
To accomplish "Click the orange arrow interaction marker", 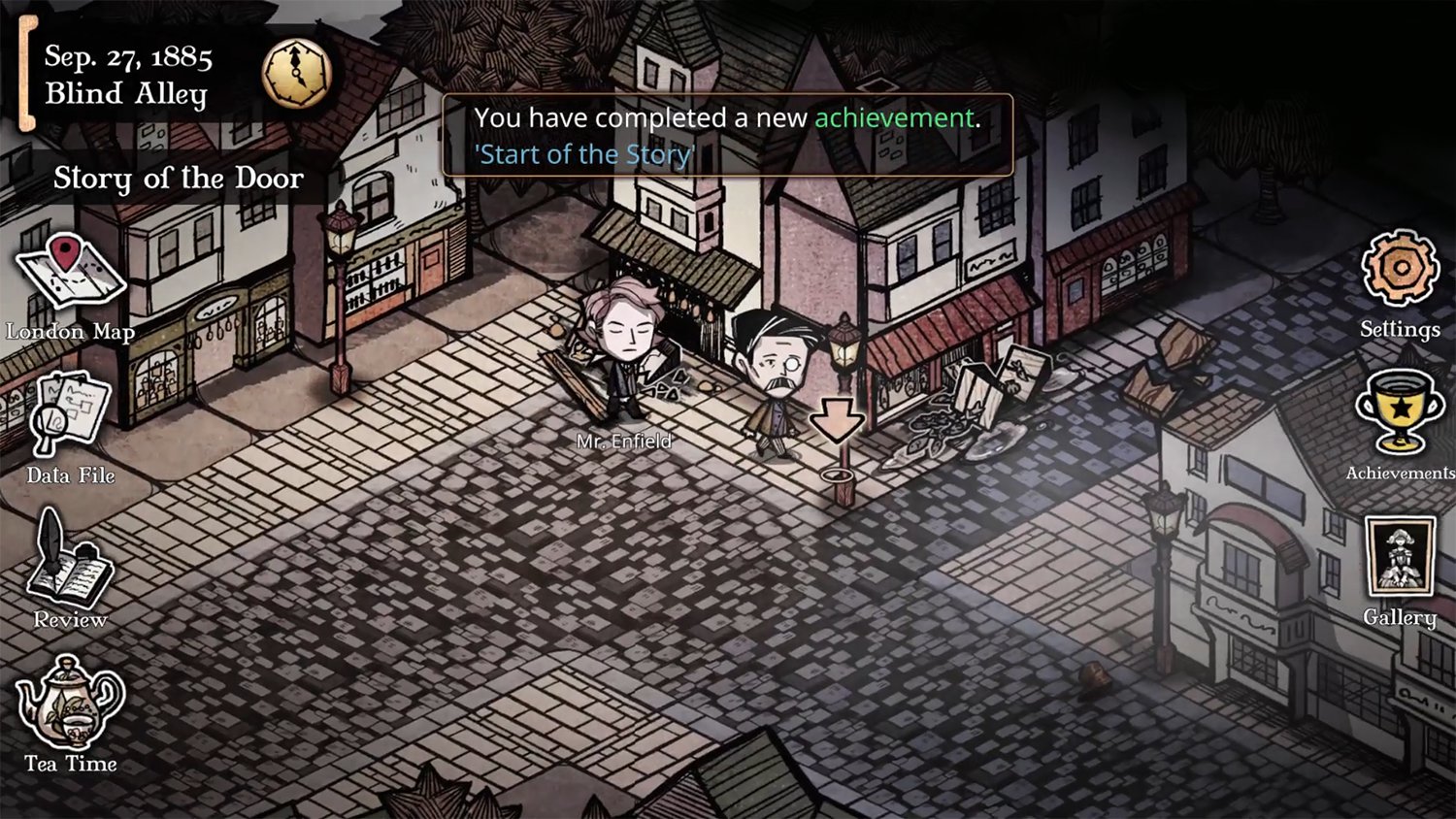I will (x=839, y=419).
